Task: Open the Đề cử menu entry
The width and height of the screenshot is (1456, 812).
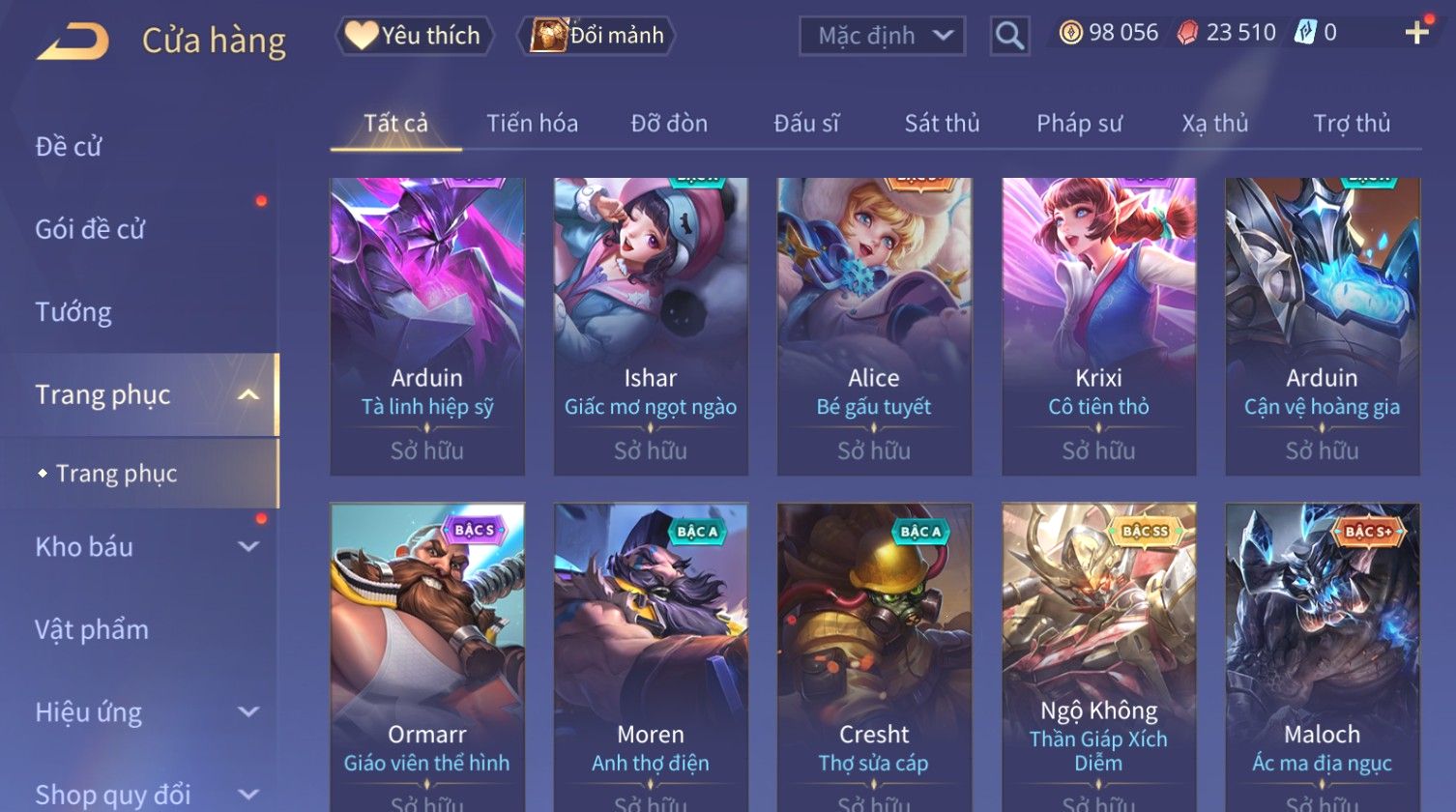Action: click(69, 147)
